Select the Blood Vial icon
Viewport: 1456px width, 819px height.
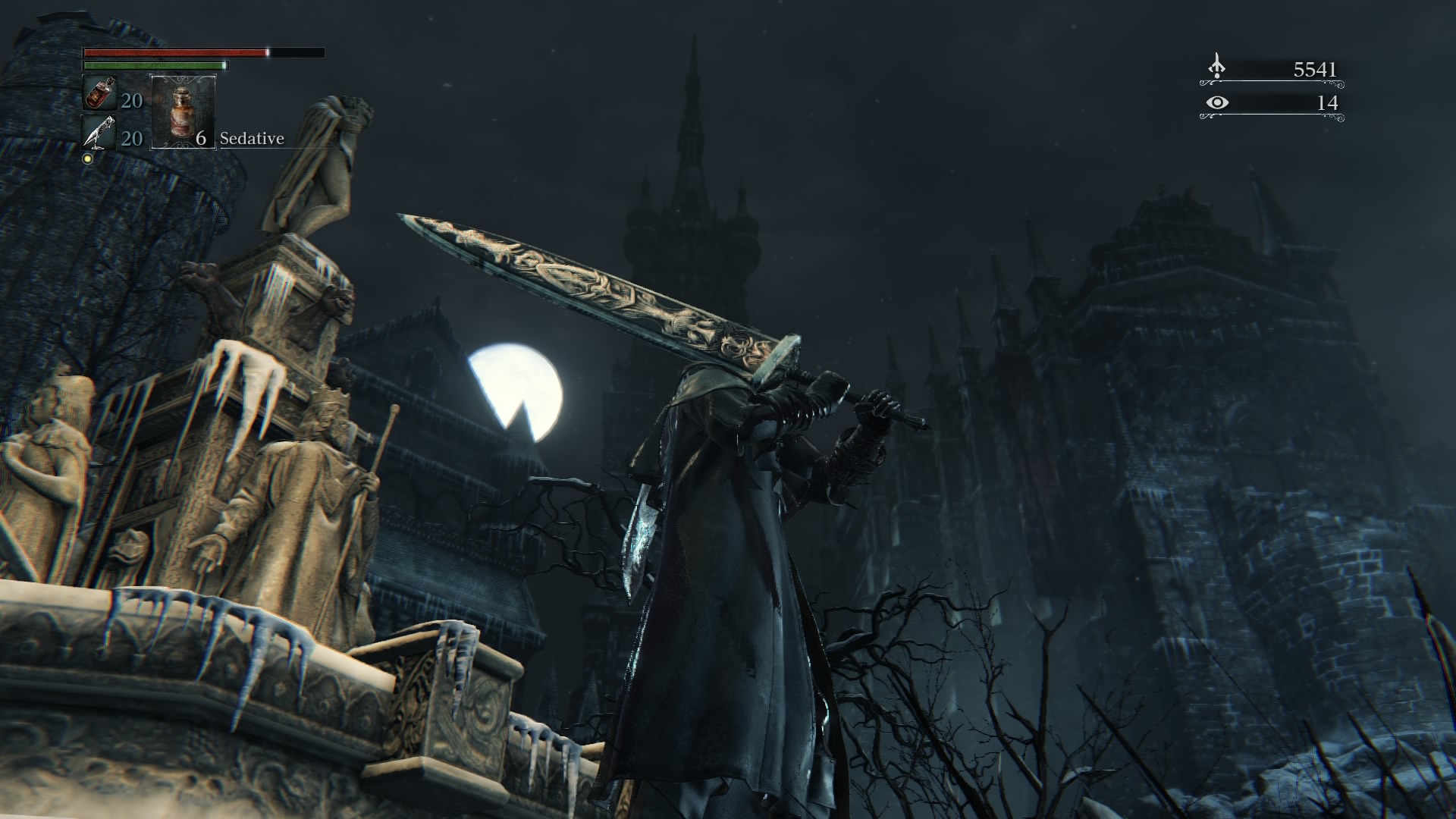coord(98,93)
